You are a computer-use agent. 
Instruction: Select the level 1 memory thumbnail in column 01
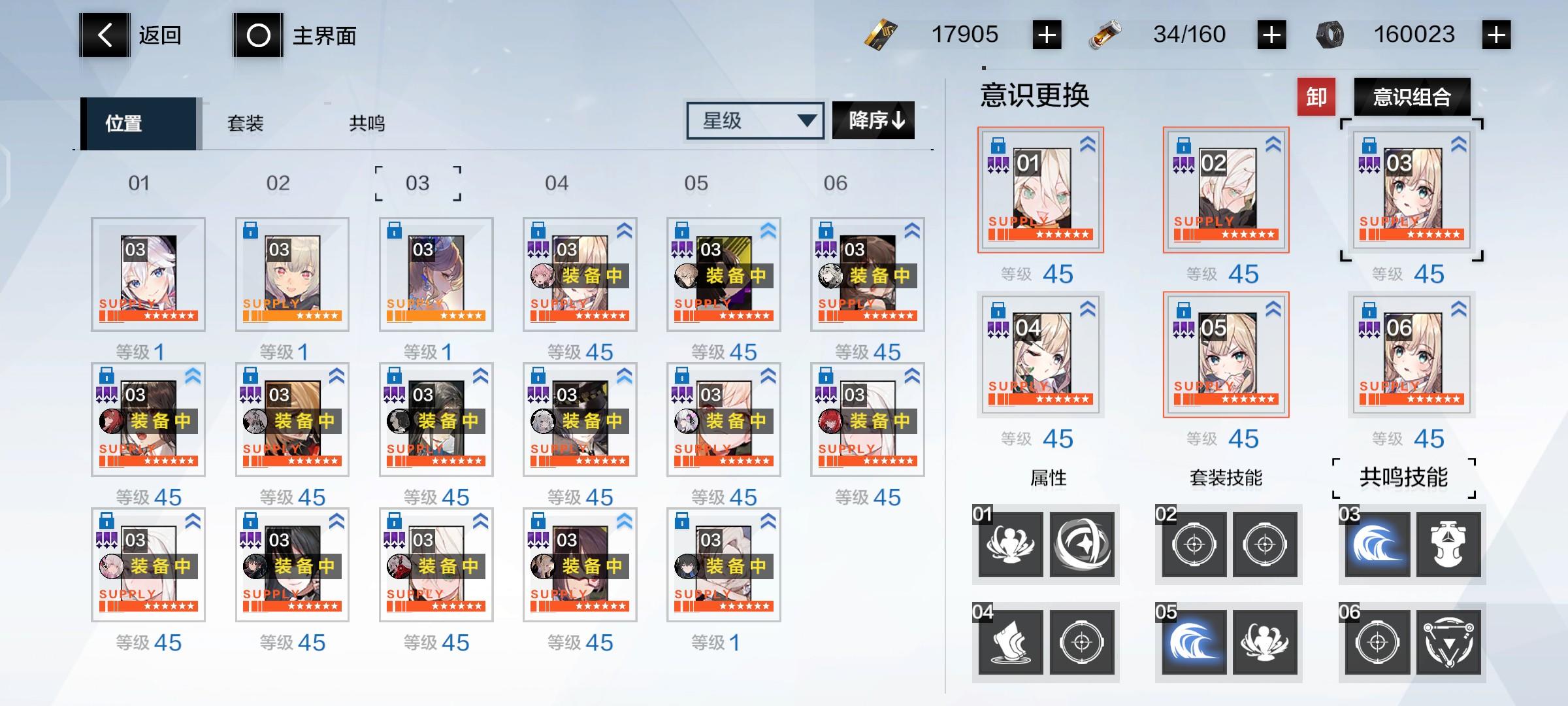(148, 273)
